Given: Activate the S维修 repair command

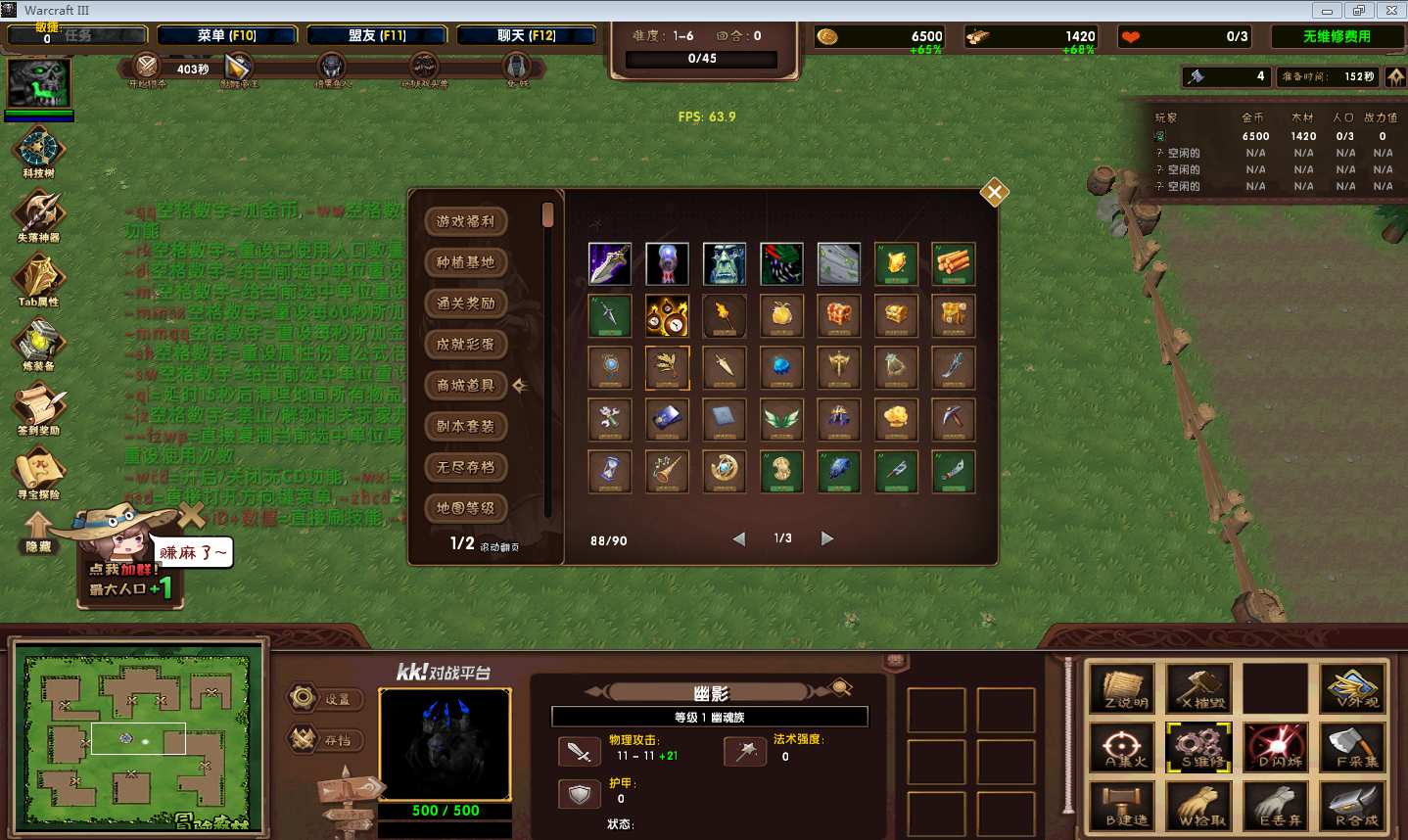Looking at the screenshot, I should click(1201, 747).
